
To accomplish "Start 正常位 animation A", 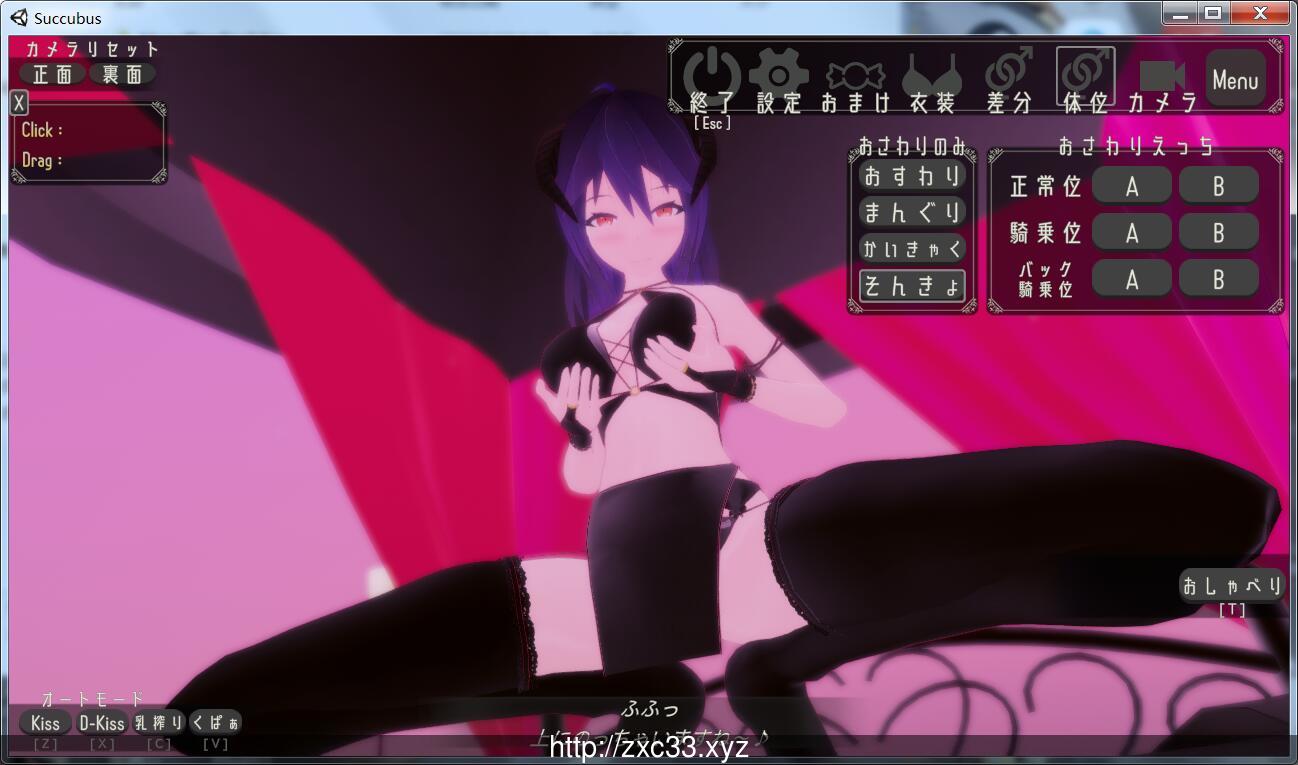I will click(1131, 184).
